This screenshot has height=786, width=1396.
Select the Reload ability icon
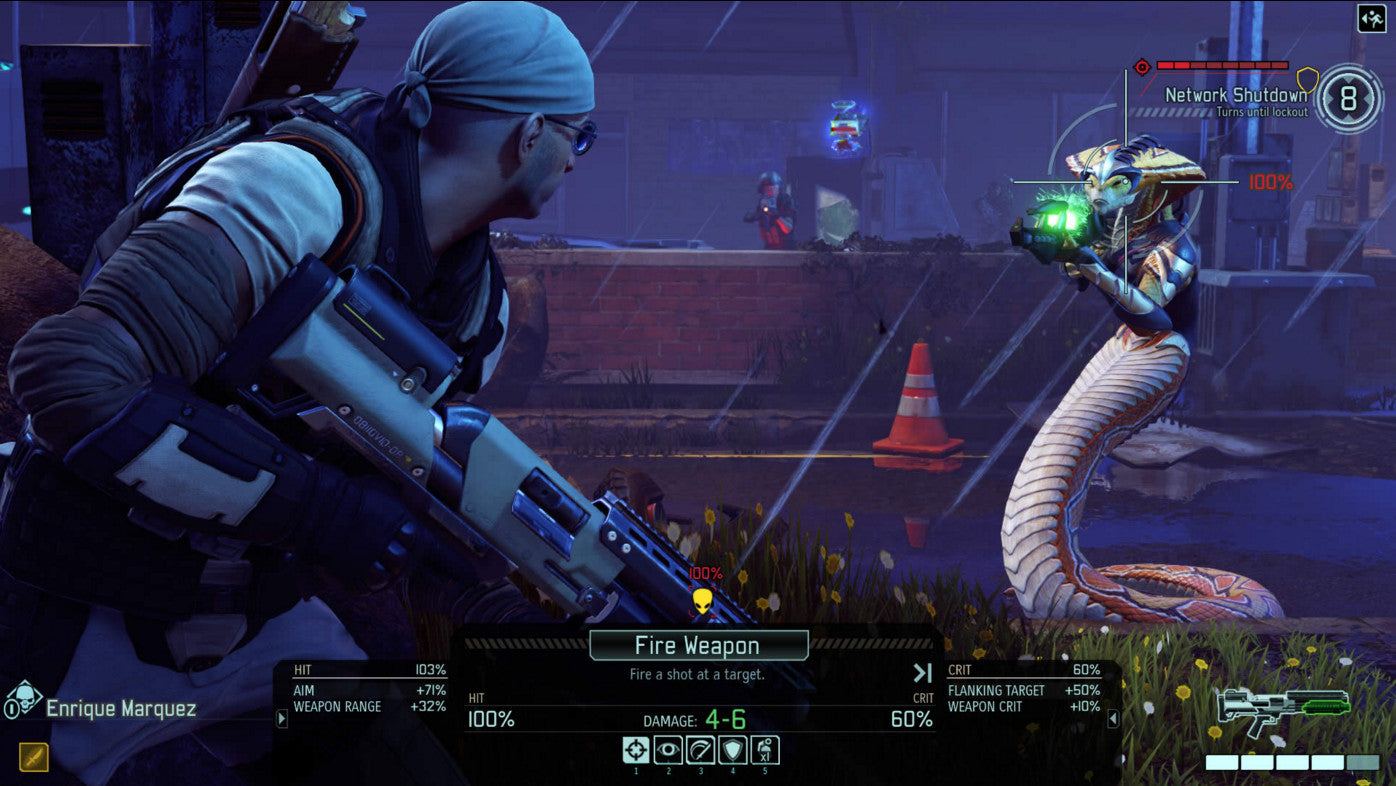click(700, 748)
